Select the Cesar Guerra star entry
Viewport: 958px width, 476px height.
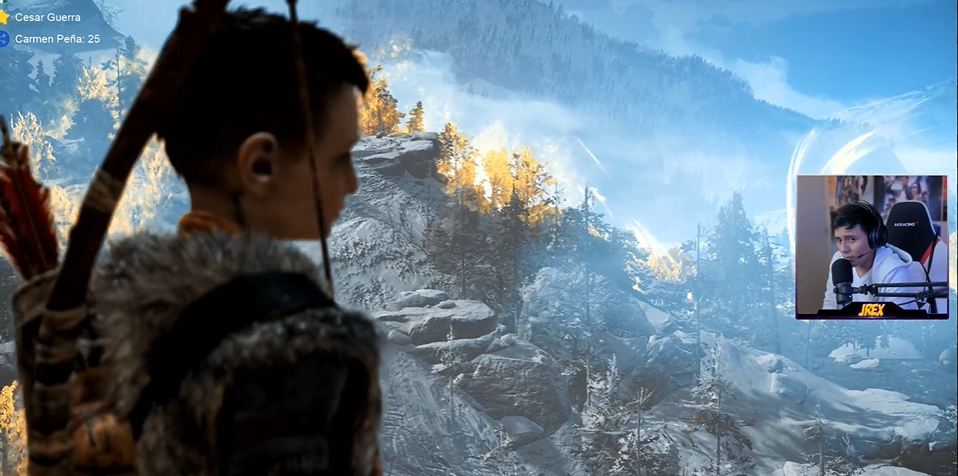point(46,17)
